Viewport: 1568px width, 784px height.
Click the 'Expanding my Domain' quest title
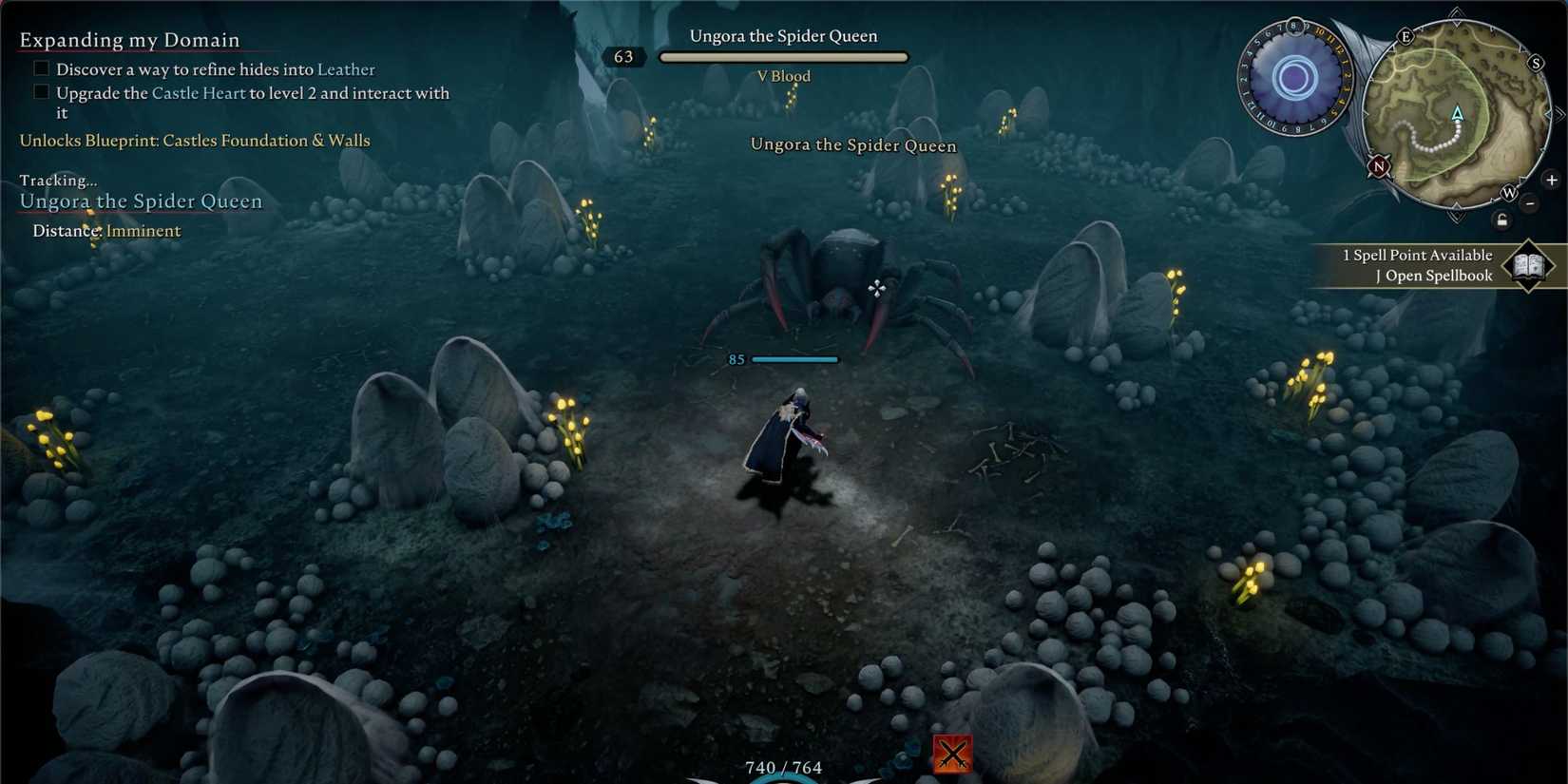pyautogui.click(x=128, y=40)
